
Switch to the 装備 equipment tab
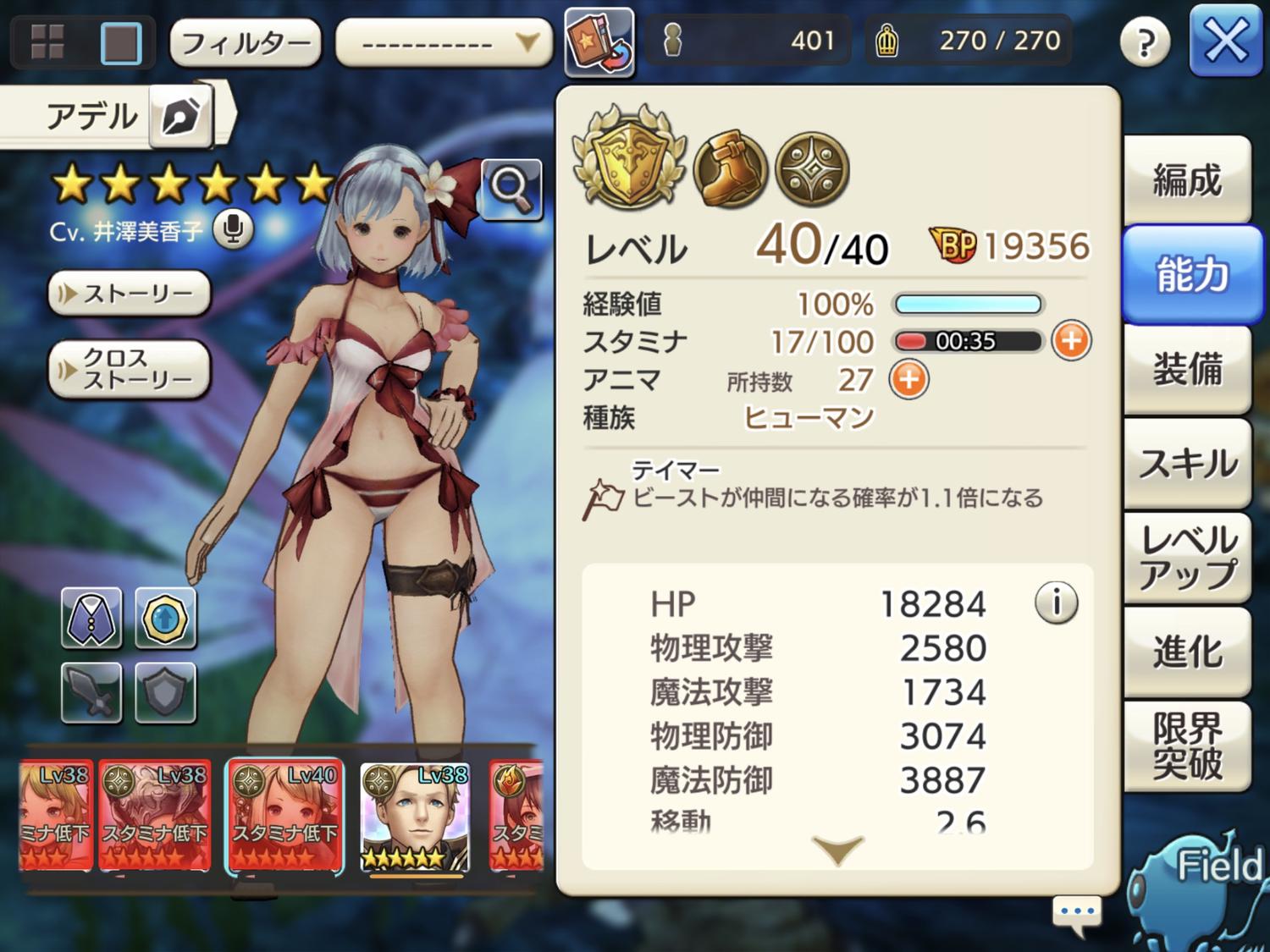tap(1187, 370)
